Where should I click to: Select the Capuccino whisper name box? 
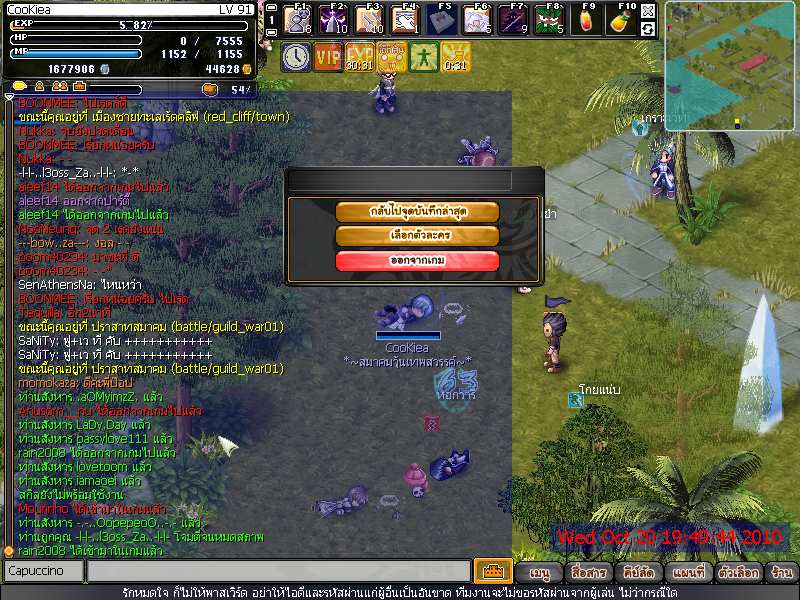click(42, 571)
